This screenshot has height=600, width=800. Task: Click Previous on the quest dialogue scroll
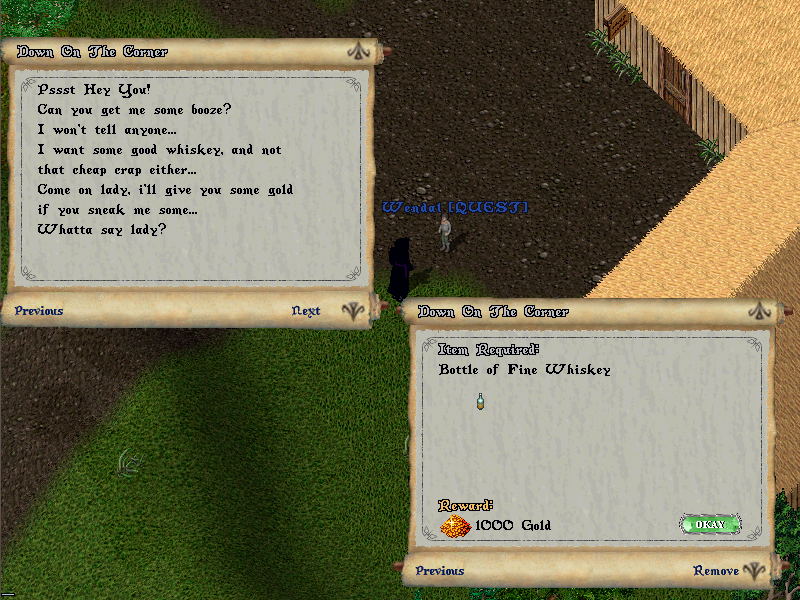coord(39,311)
